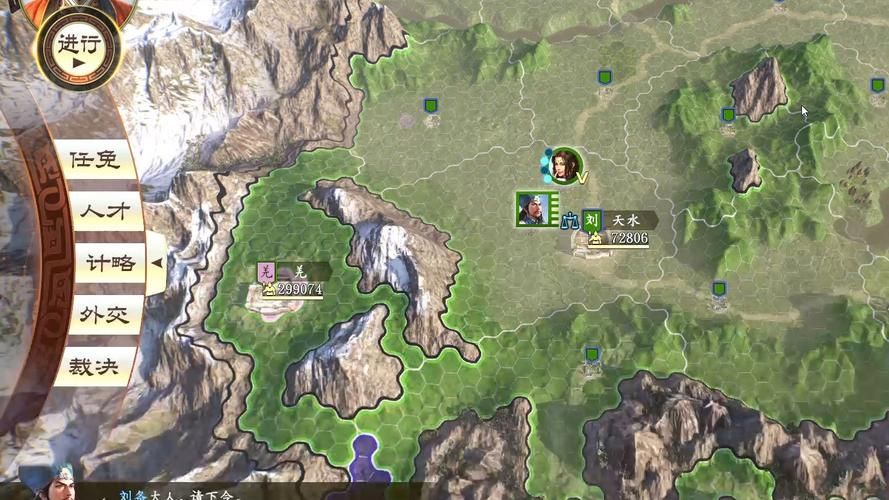Select the 天水 city label
The height and width of the screenshot is (500, 889).
click(x=627, y=219)
